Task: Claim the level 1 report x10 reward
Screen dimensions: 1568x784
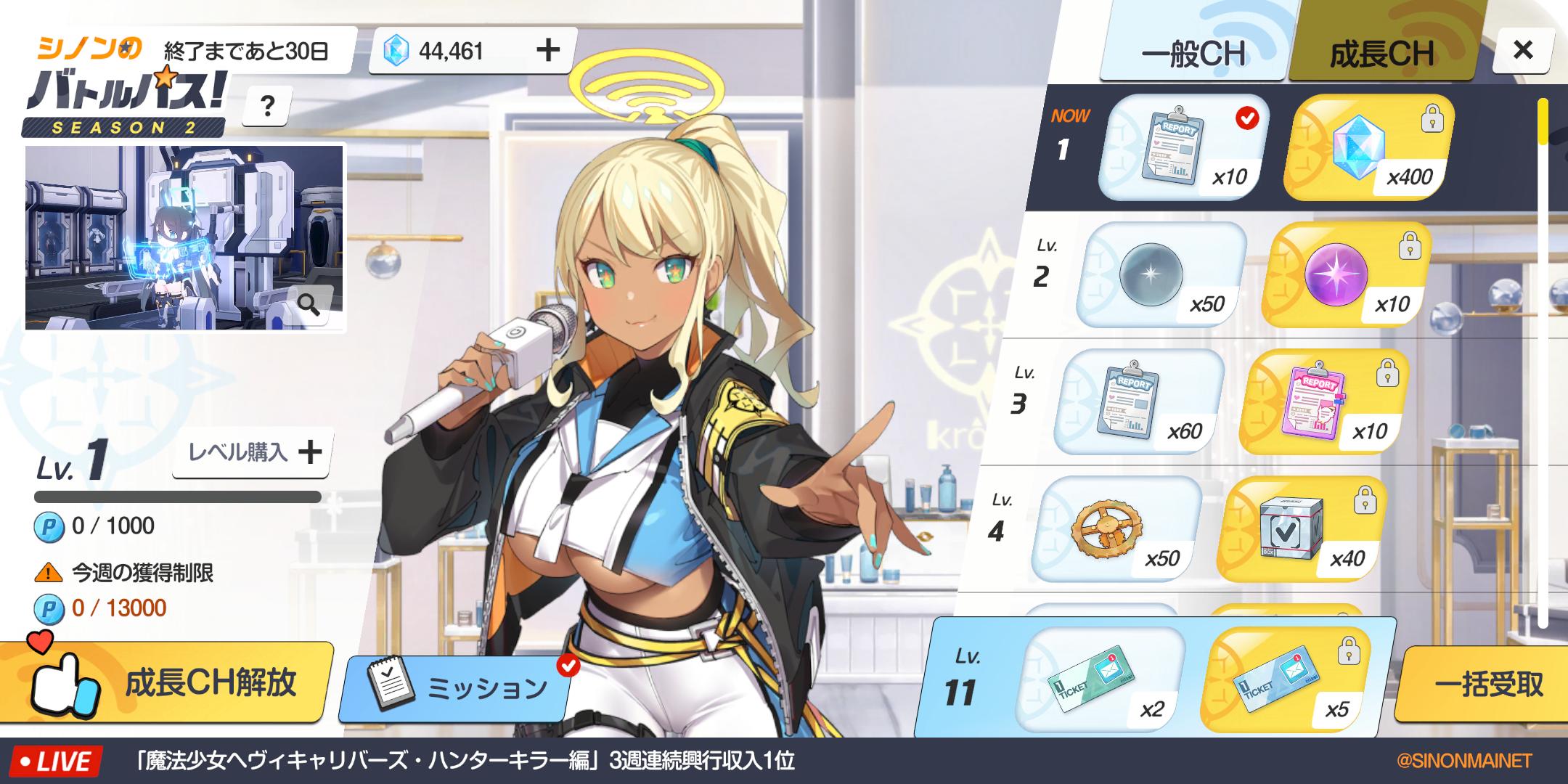Action: click(x=1183, y=147)
